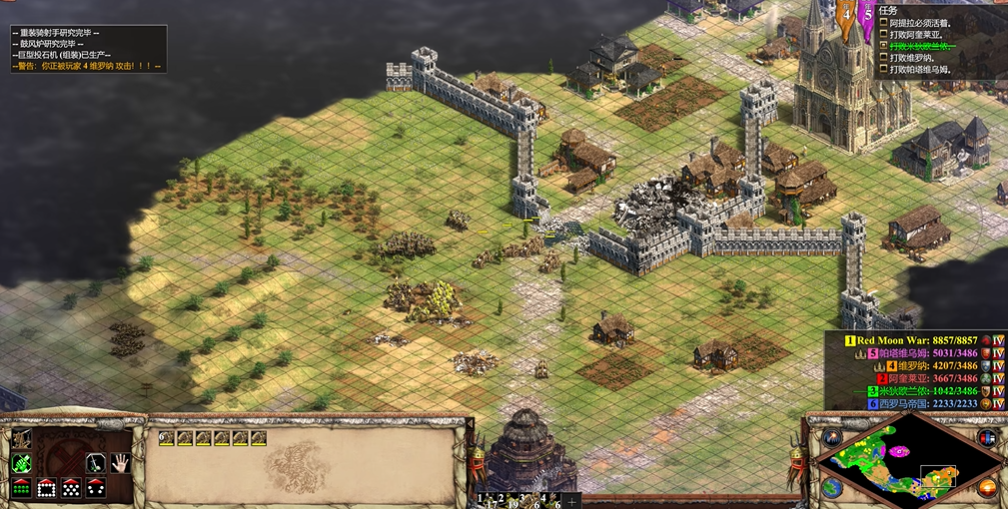Activate the green aggressive stance icon

click(x=21, y=463)
